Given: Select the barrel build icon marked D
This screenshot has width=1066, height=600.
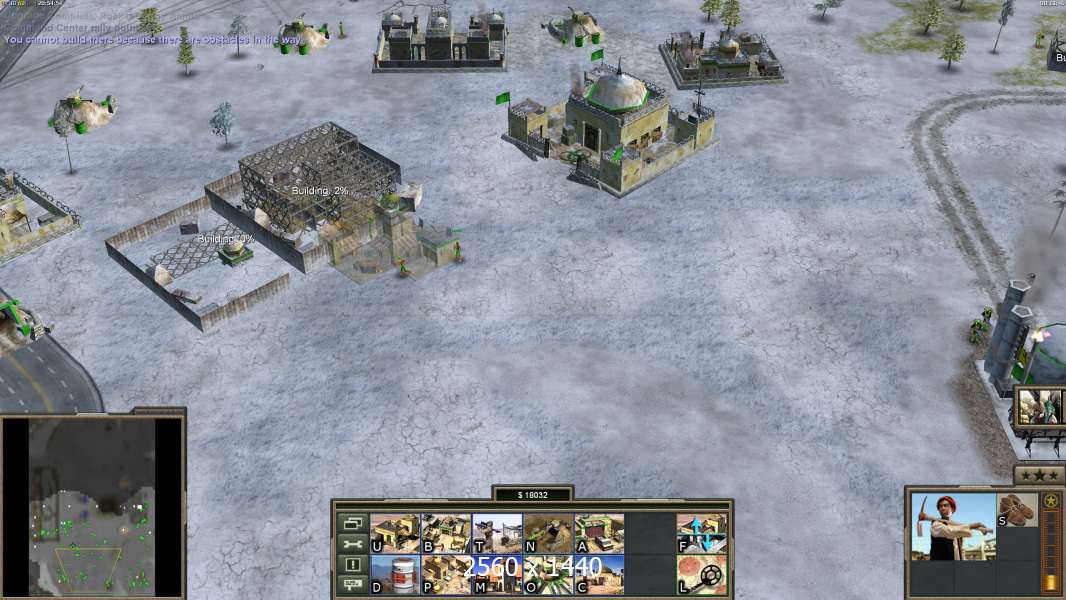Looking at the screenshot, I should pyautogui.click(x=395, y=575).
